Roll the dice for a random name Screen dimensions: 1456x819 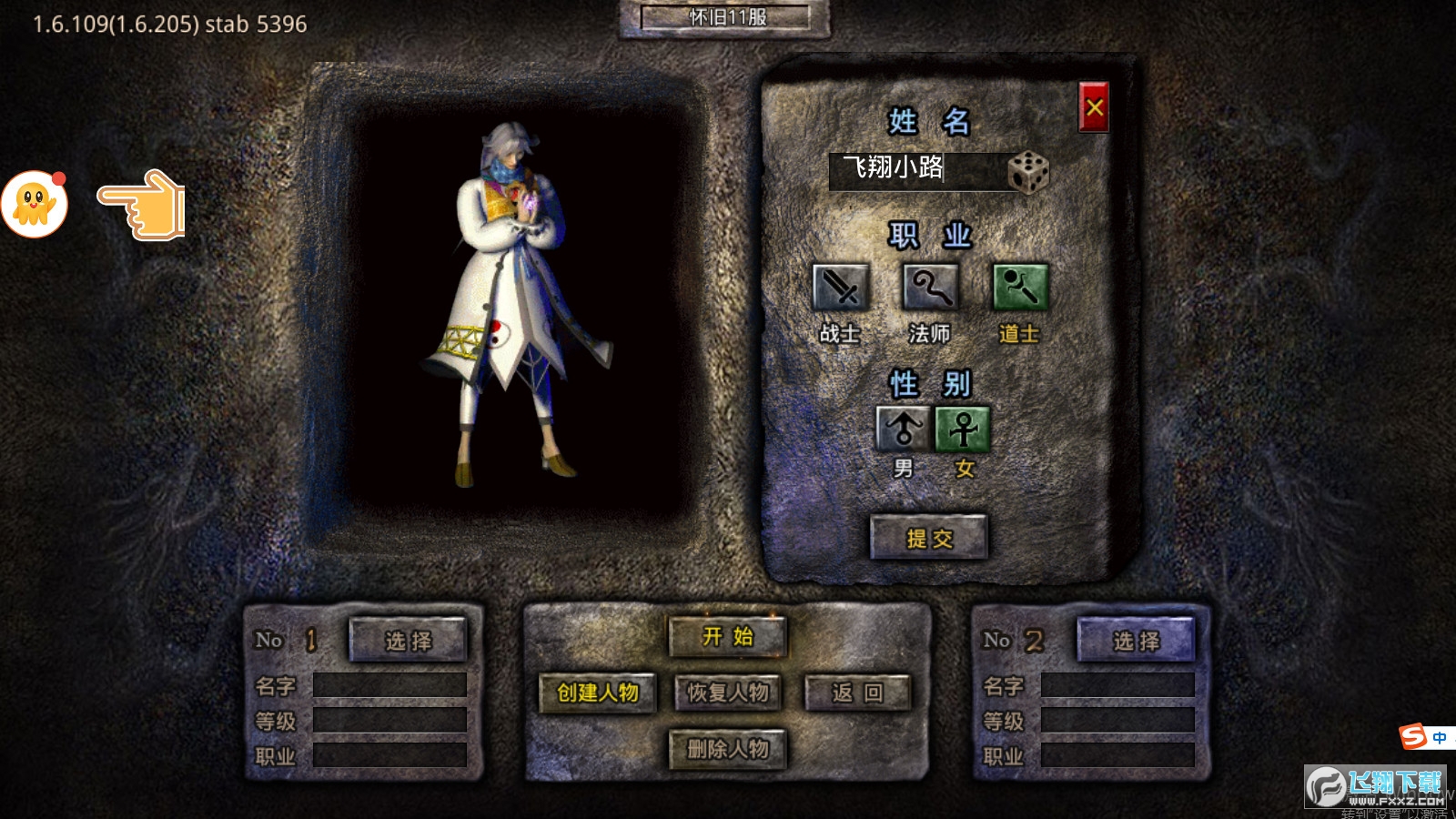pyautogui.click(x=1028, y=171)
